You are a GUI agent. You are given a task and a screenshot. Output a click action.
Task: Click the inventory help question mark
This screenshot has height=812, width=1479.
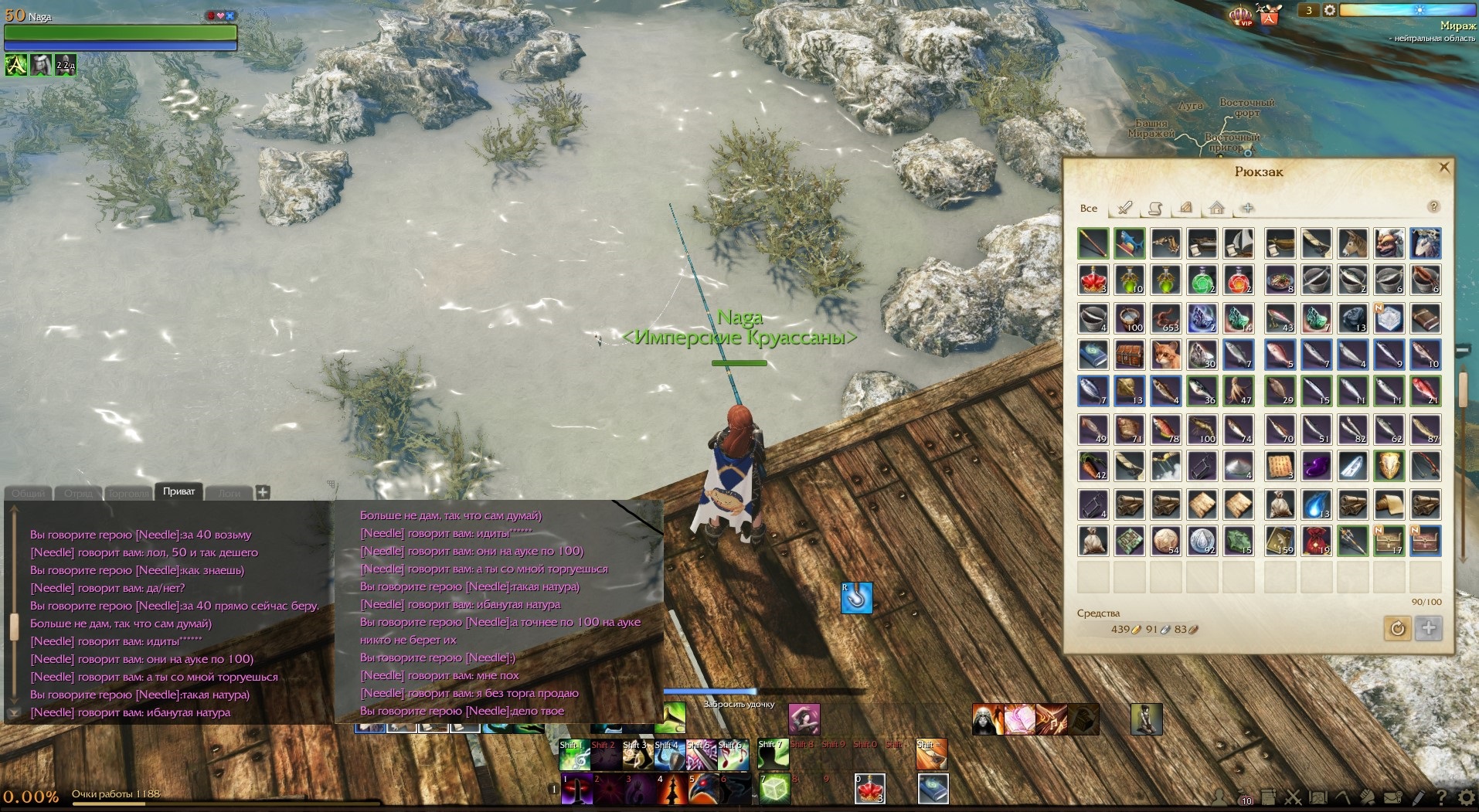(1433, 206)
